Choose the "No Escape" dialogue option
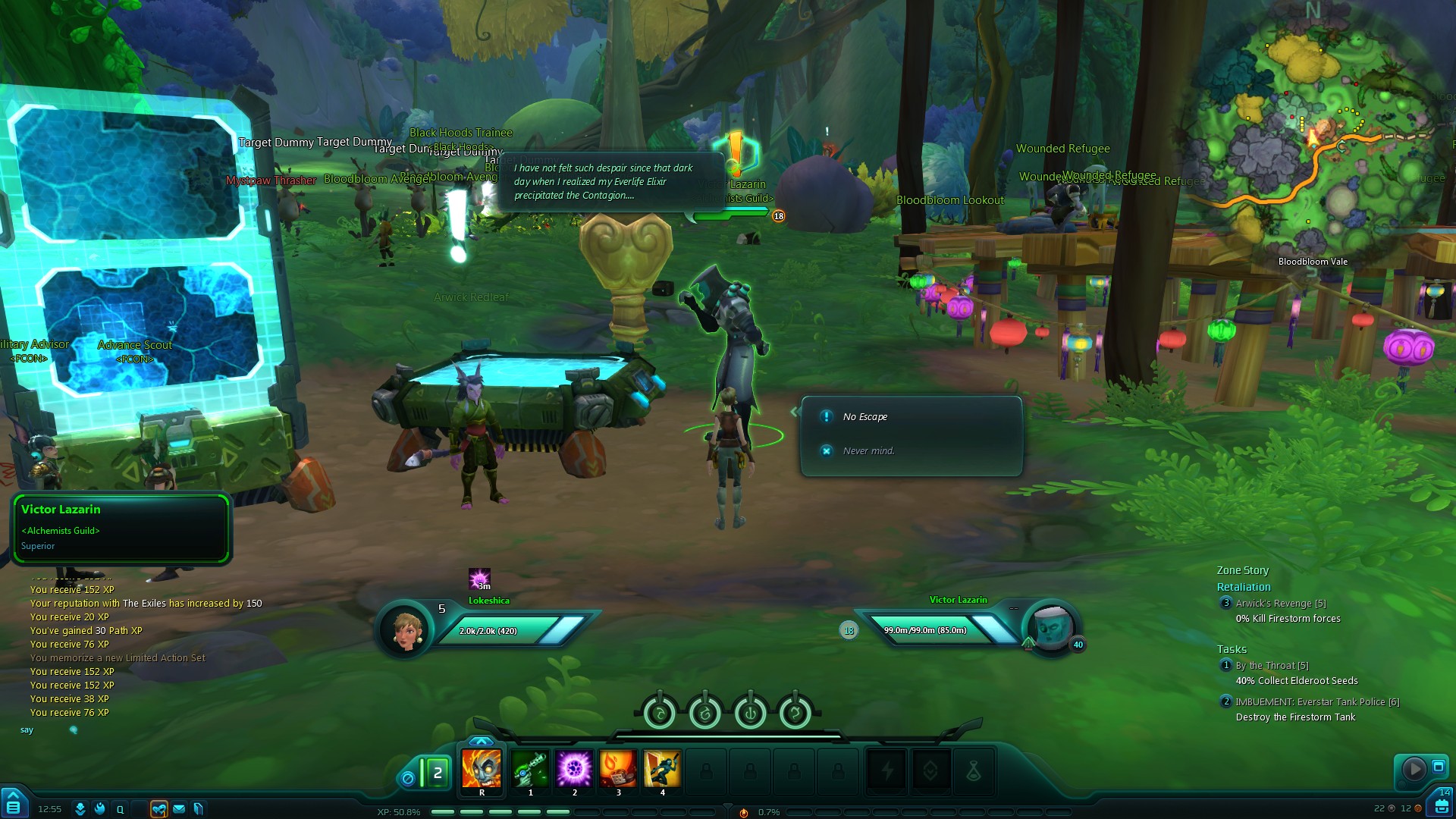The height and width of the screenshot is (819, 1456). click(865, 417)
